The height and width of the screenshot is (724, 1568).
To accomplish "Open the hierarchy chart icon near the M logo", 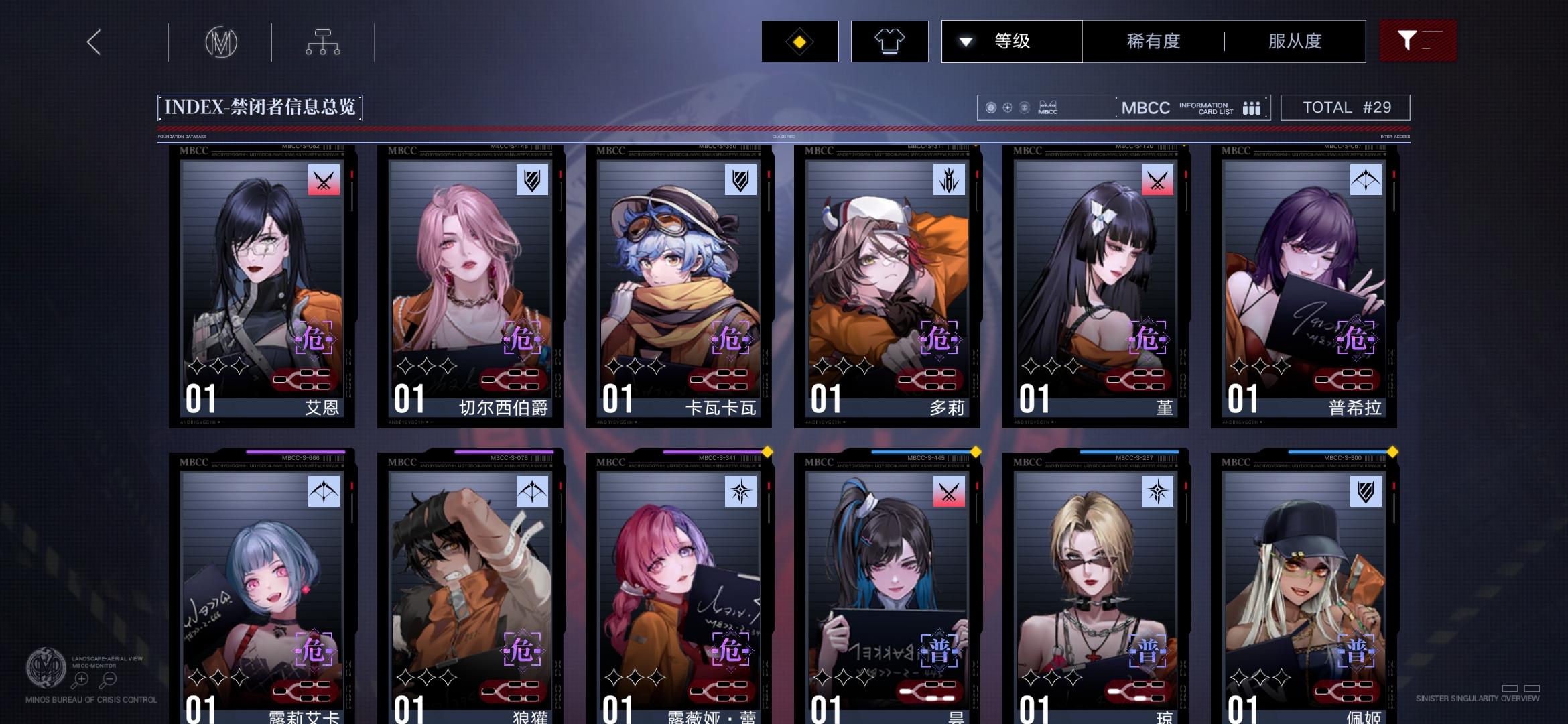I will pyautogui.click(x=324, y=41).
